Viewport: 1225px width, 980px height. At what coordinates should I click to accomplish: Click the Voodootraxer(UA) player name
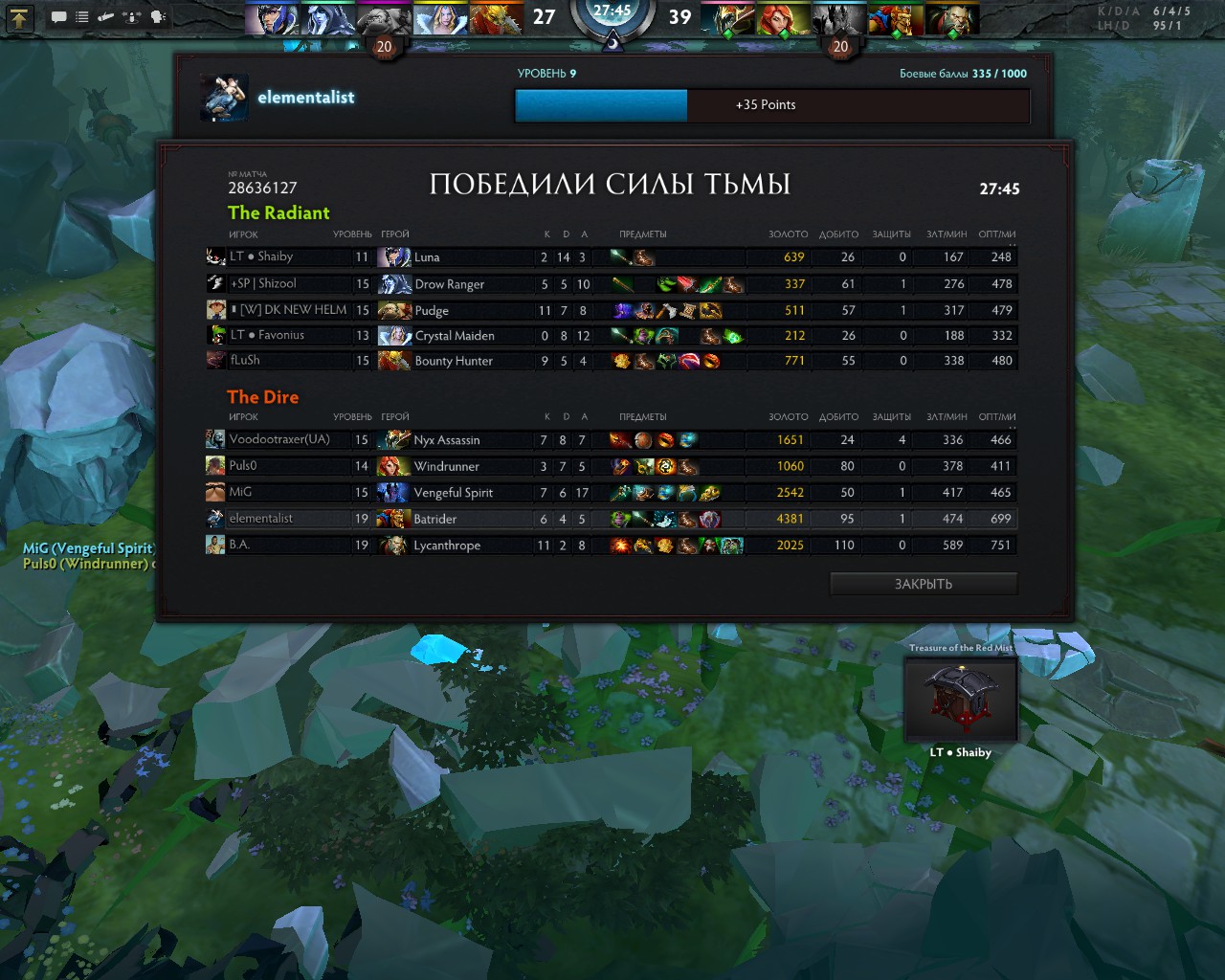pyautogui.click(x=279, y=439)
